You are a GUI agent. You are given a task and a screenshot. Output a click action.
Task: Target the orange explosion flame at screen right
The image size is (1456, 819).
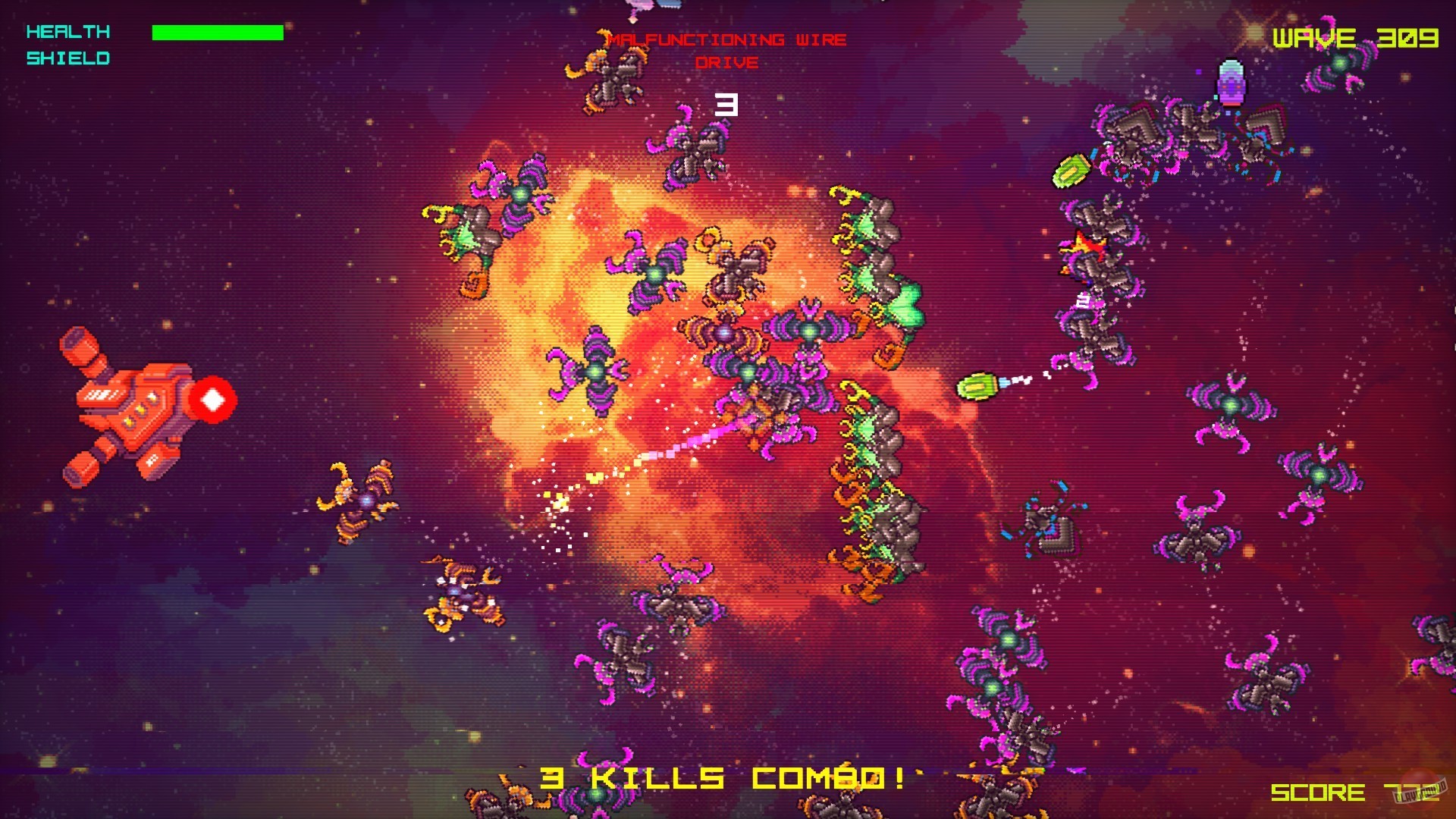pyautogui.click(x=1086, y=244)
